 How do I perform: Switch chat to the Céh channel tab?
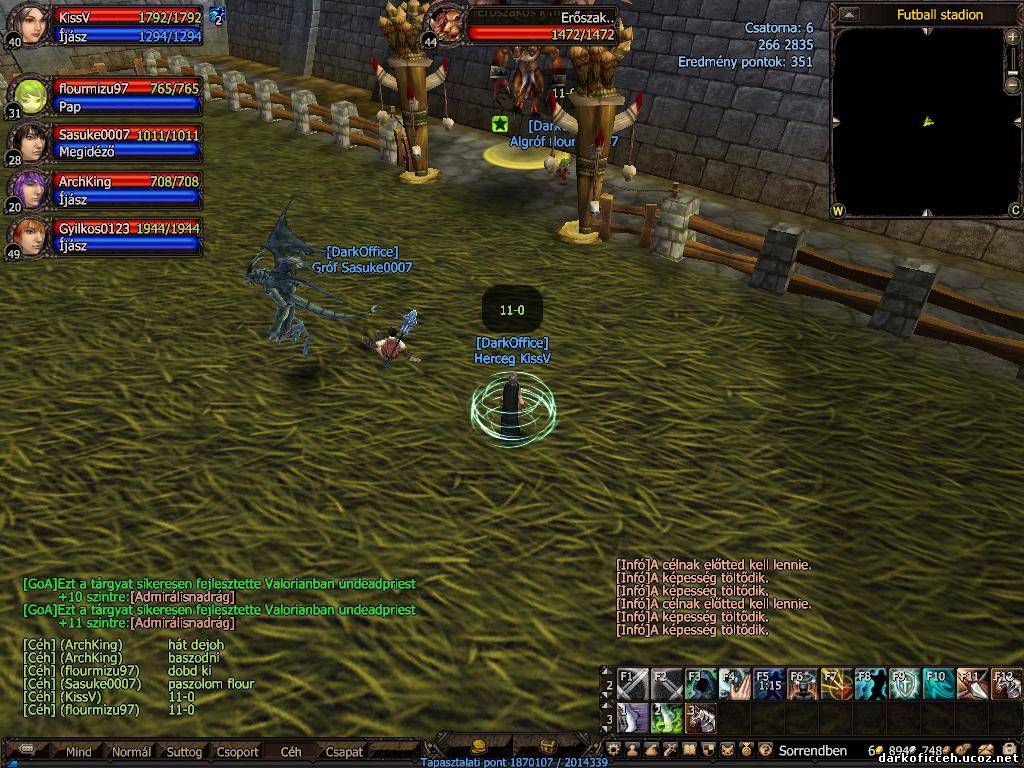(x=291, y=751)
